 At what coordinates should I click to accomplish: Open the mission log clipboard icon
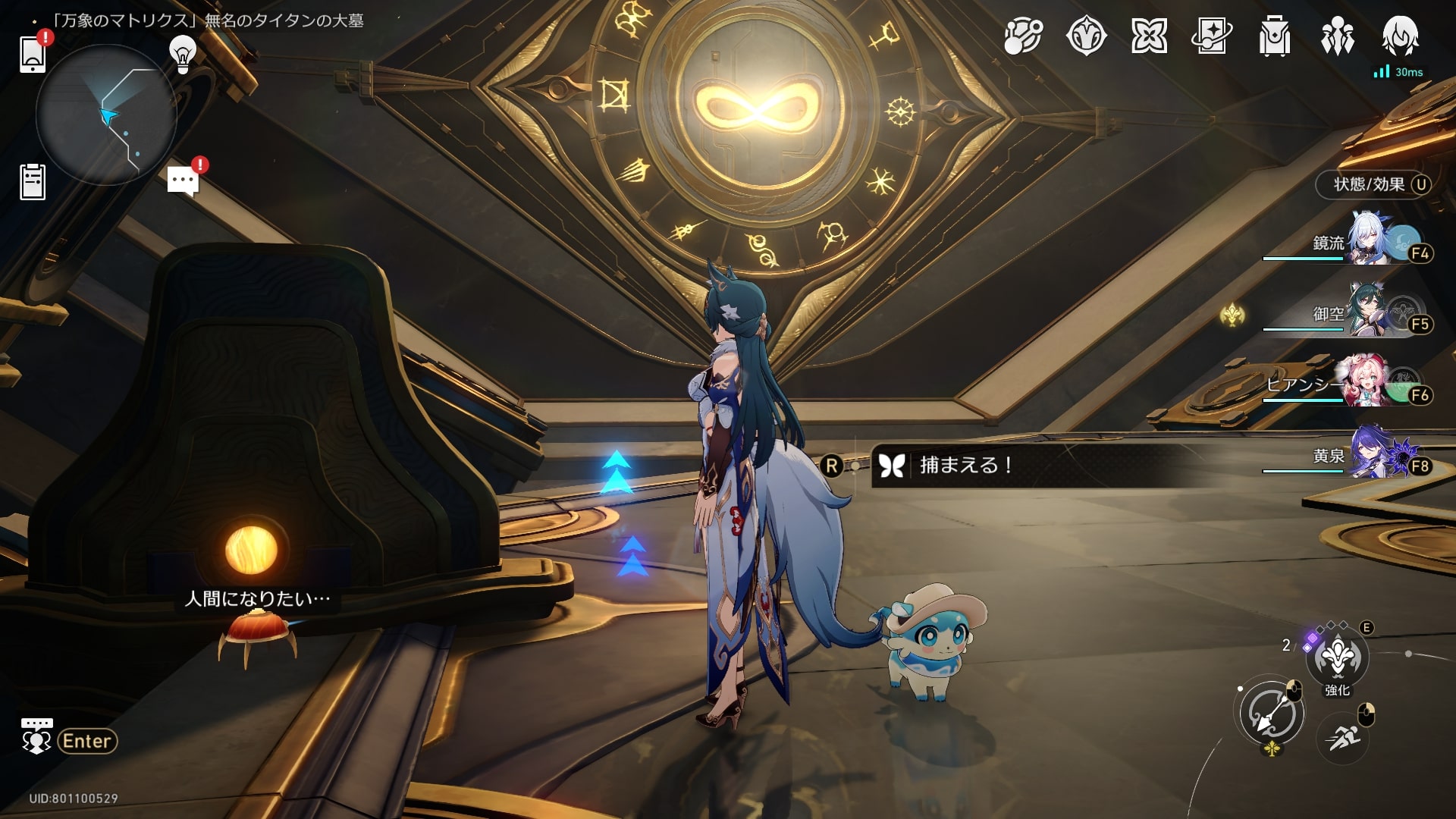33,182
